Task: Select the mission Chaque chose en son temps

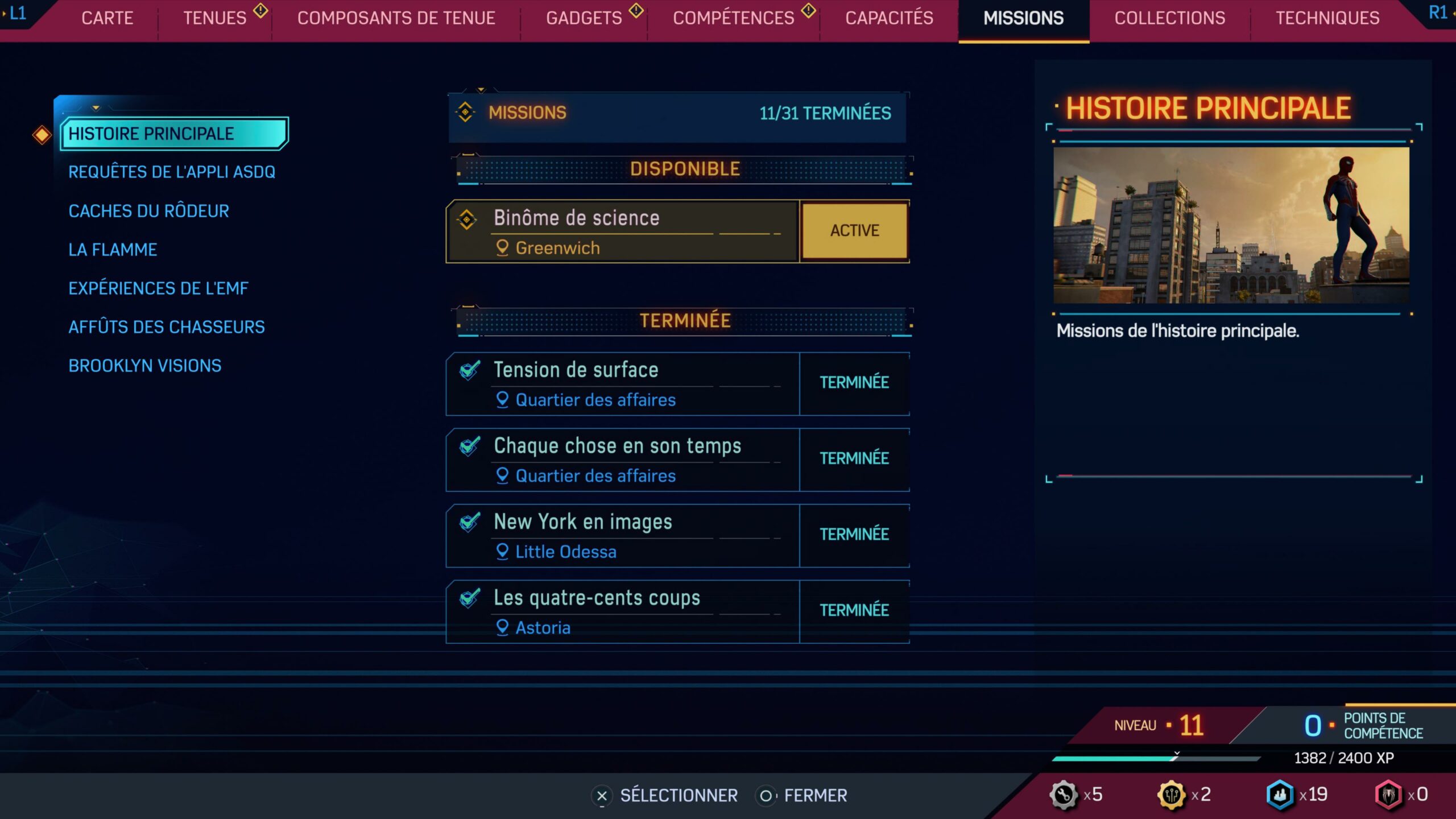Action: pyautogui.click(x=623, y=460)
